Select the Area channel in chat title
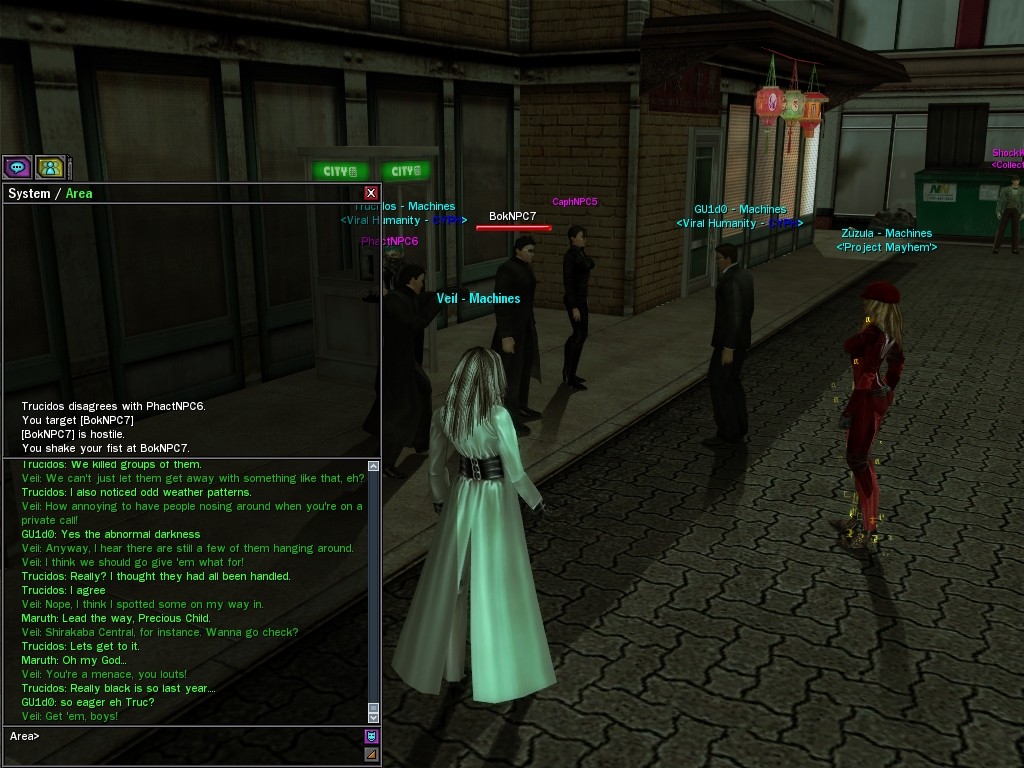This screenshot has width=1024, height=768. pyautogui.click(x=79, y=193)
